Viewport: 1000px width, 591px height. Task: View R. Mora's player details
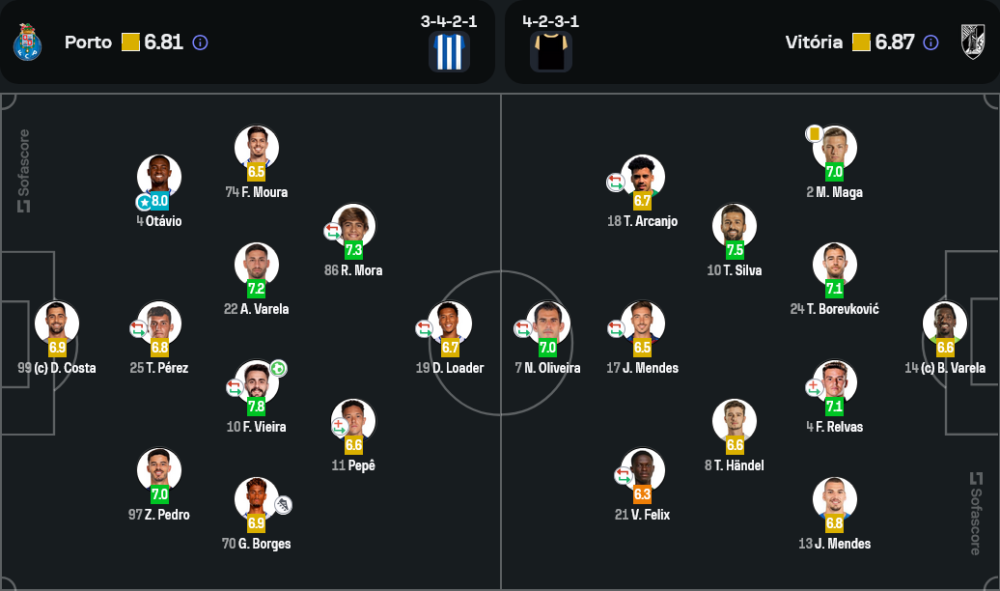(x=354, y=226)
